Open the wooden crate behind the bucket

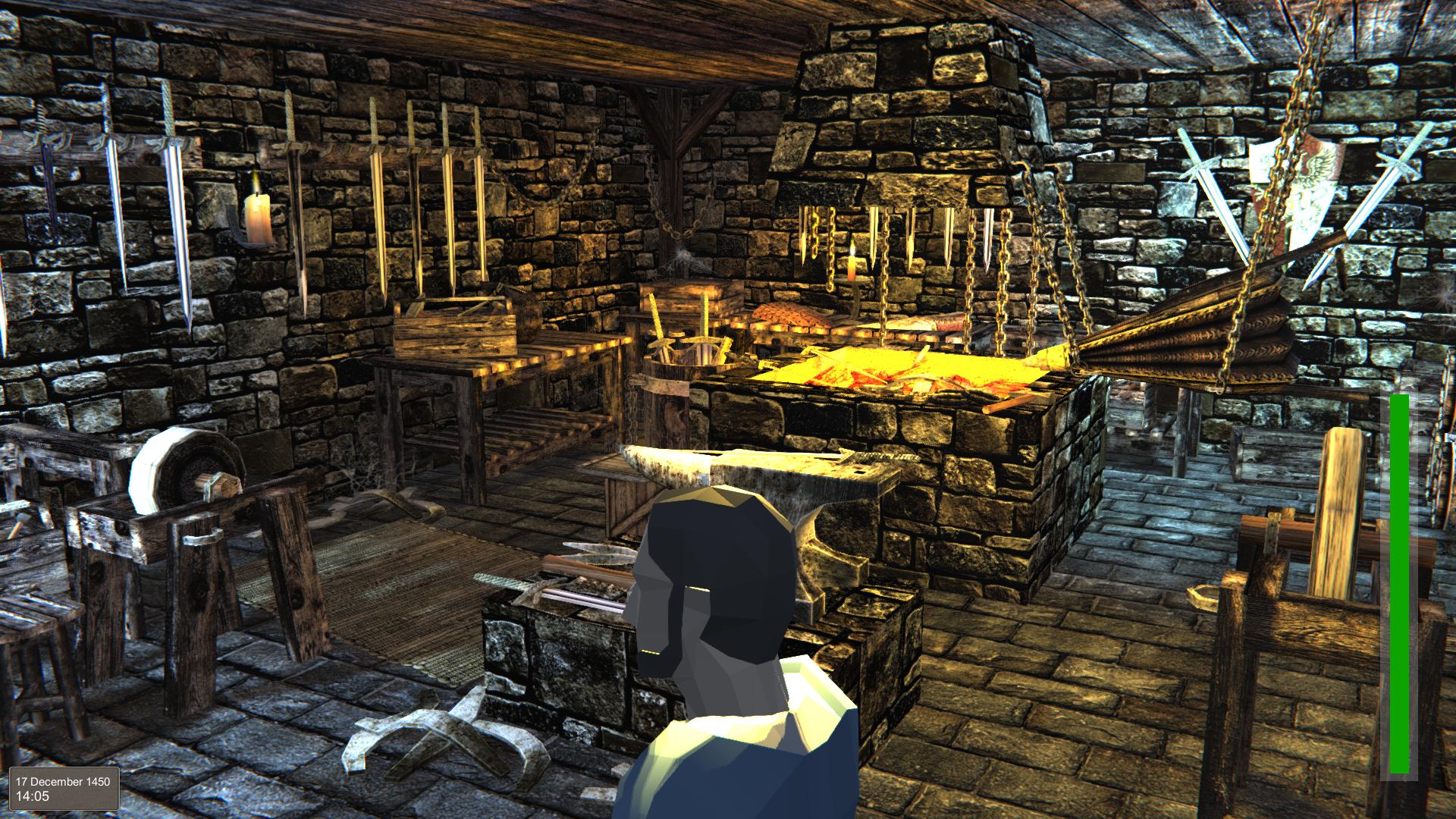point(690,303)
